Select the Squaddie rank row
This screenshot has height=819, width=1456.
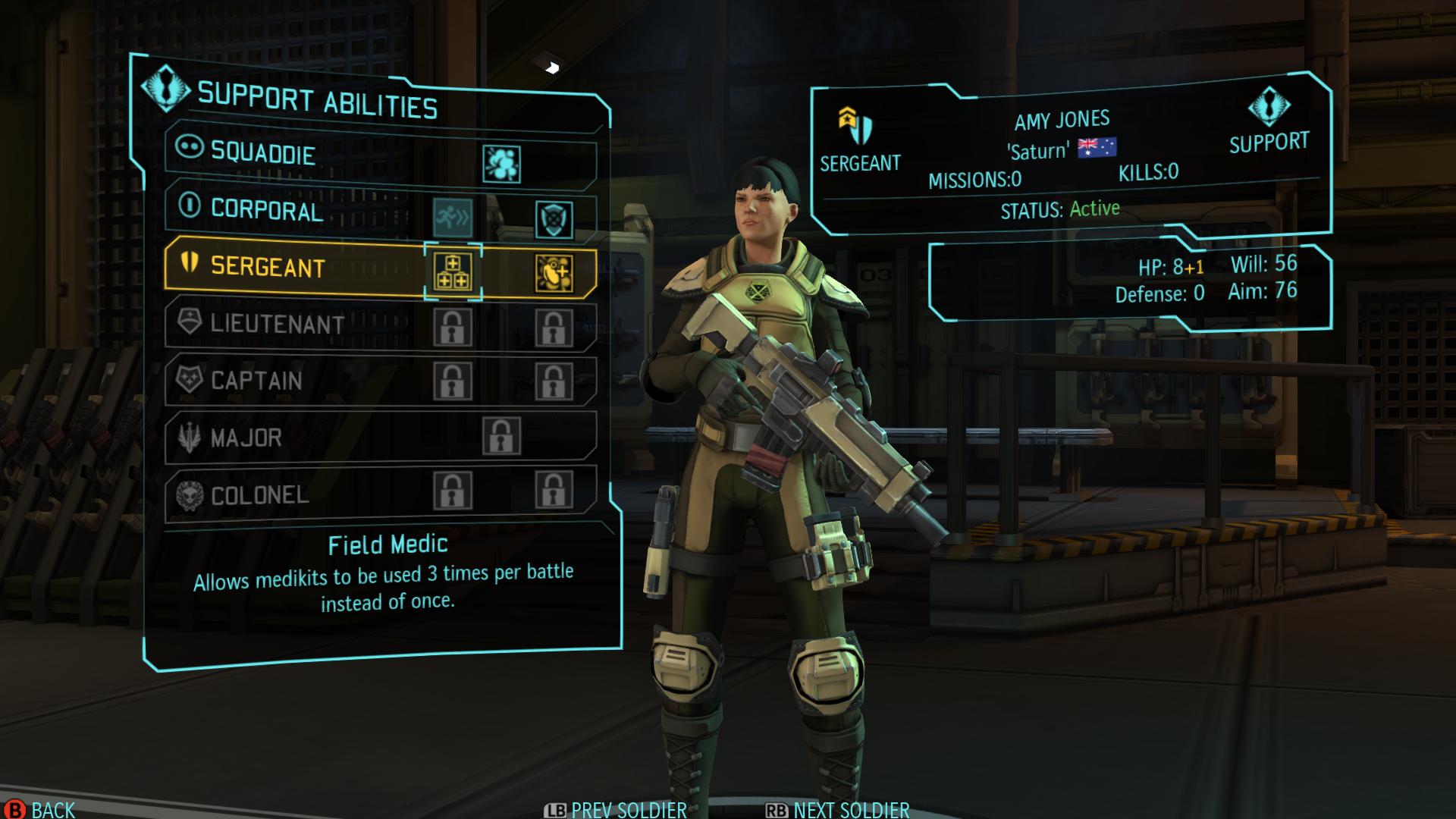coord(262,153)
